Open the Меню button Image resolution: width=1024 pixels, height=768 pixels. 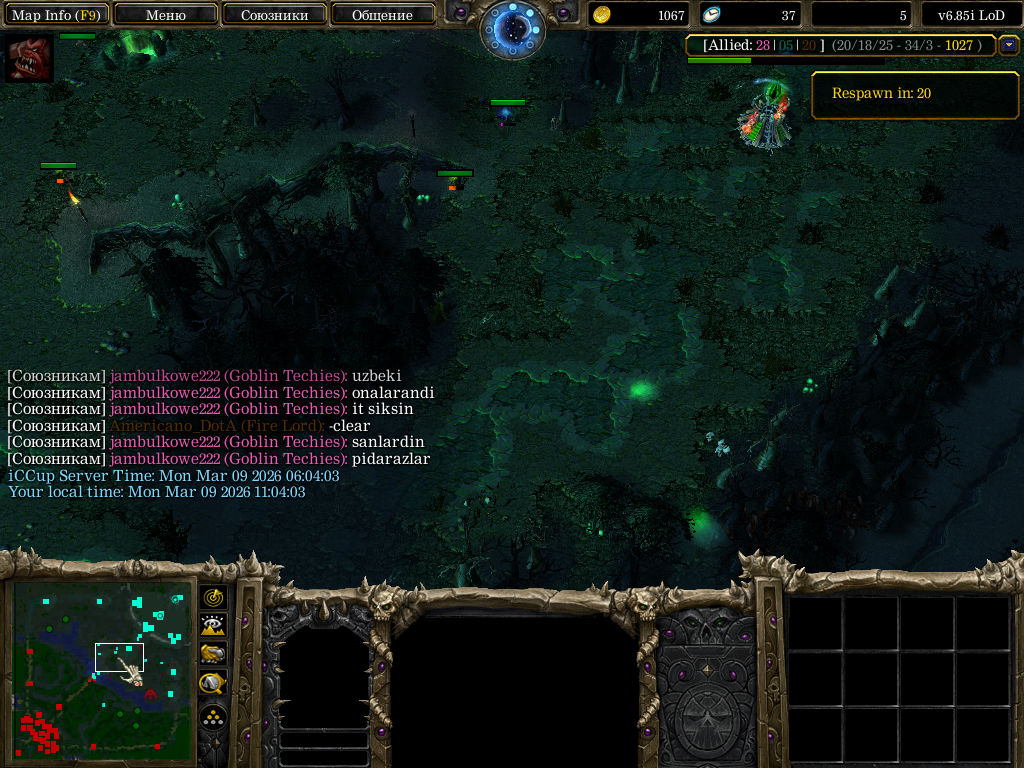pos(166,15)
